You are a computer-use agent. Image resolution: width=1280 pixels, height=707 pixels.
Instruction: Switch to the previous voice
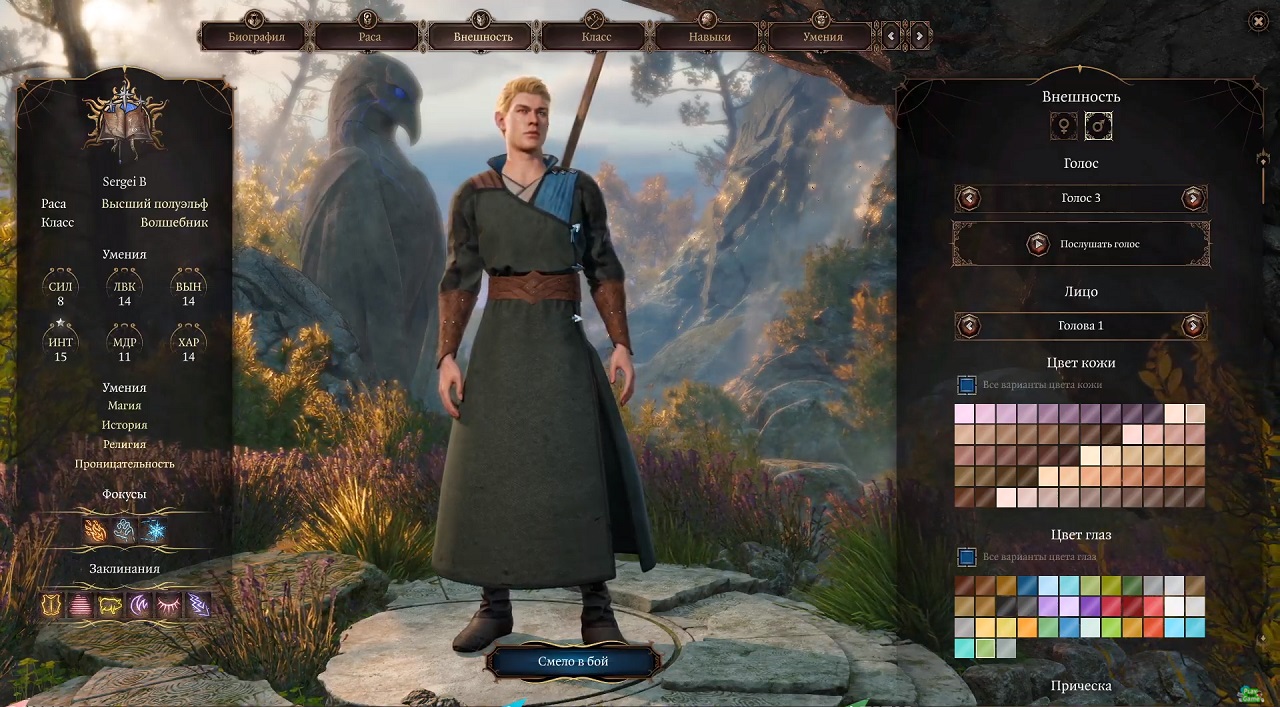pos(968,198)
